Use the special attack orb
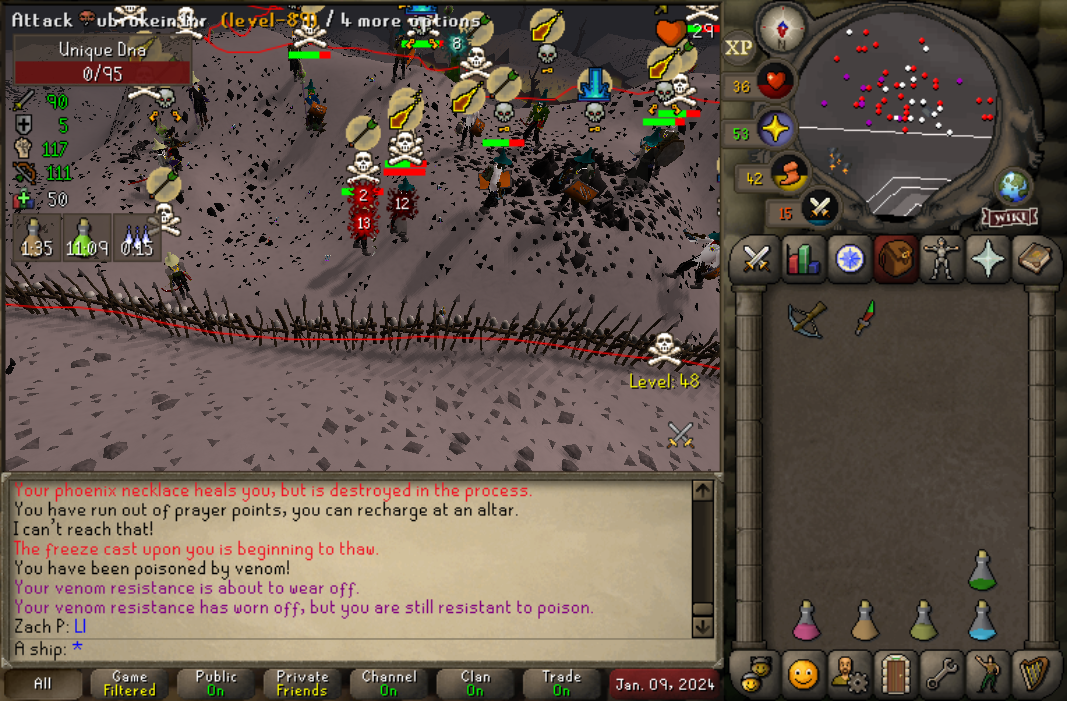Screen dimensions: 1067x701 pyautogui.click(x=820, y=207)
